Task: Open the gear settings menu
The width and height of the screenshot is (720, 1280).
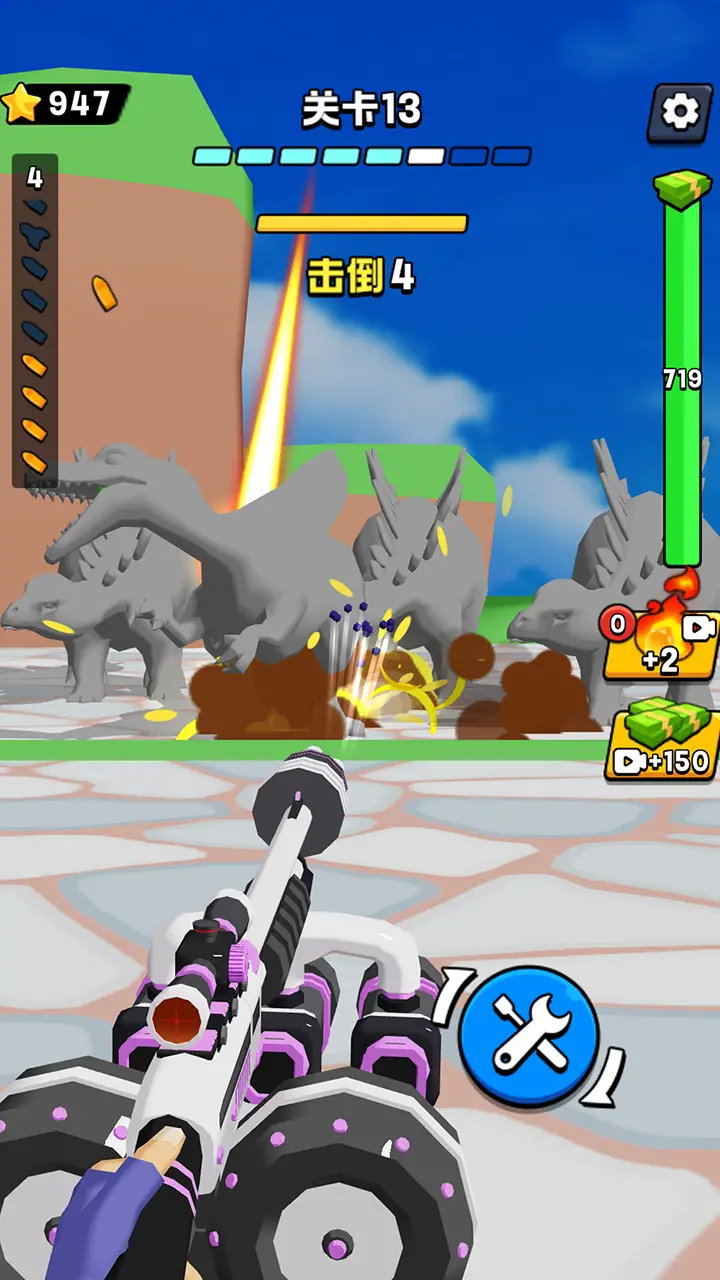Action: 680,112
